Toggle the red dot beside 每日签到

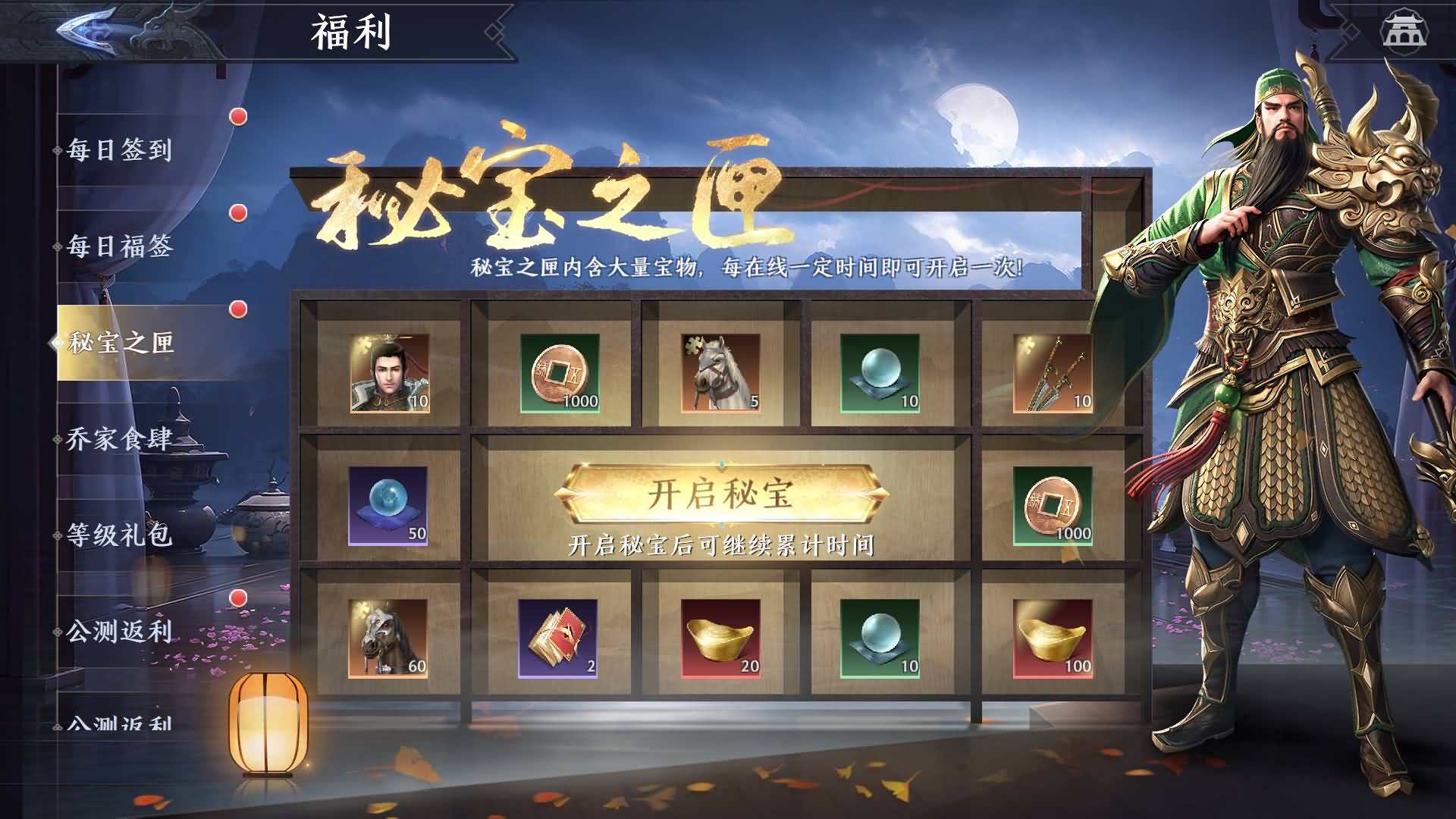click(237, 115)
